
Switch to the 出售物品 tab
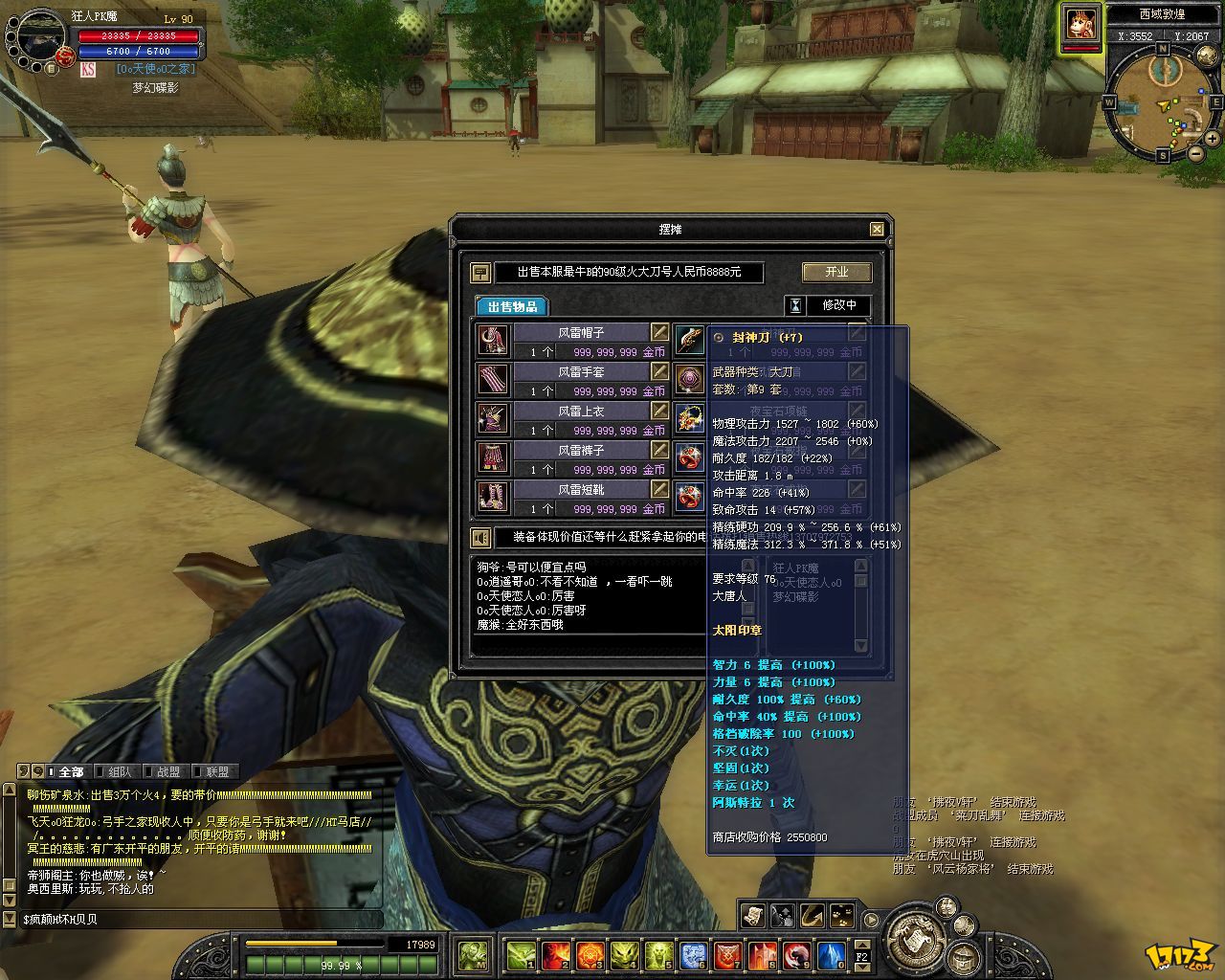point(512,306)
